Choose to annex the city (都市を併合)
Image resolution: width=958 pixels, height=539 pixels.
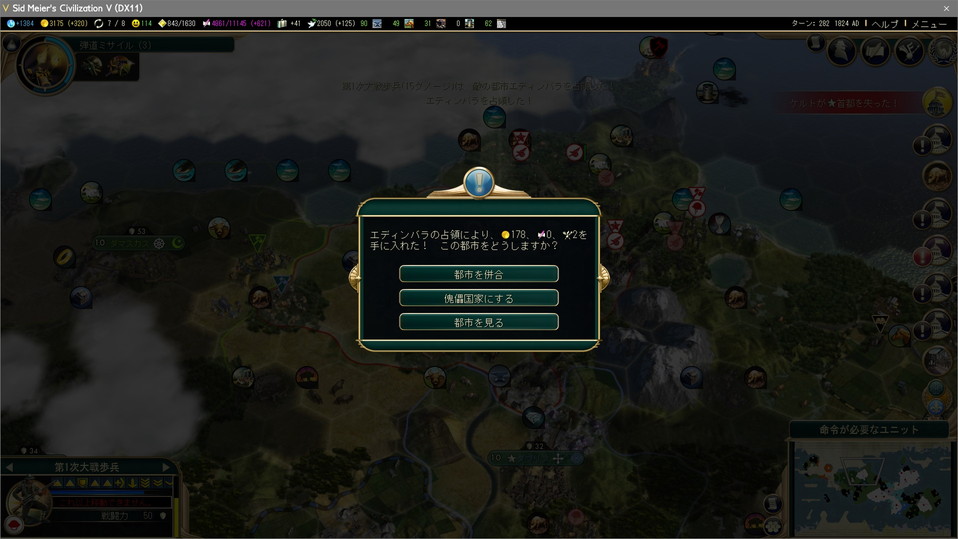(x=478, y=274)
